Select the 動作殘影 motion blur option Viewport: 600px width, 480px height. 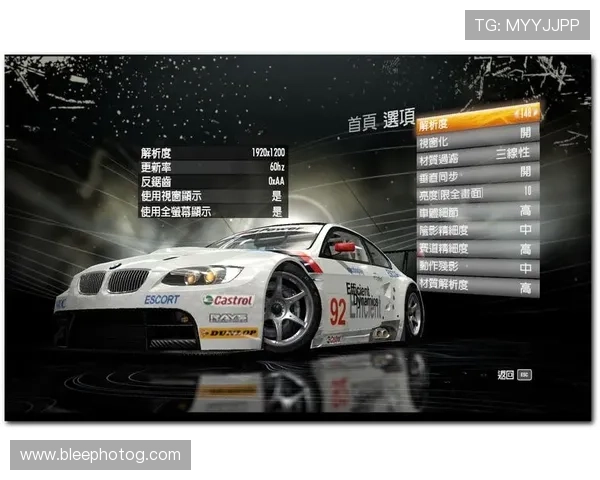478,268
